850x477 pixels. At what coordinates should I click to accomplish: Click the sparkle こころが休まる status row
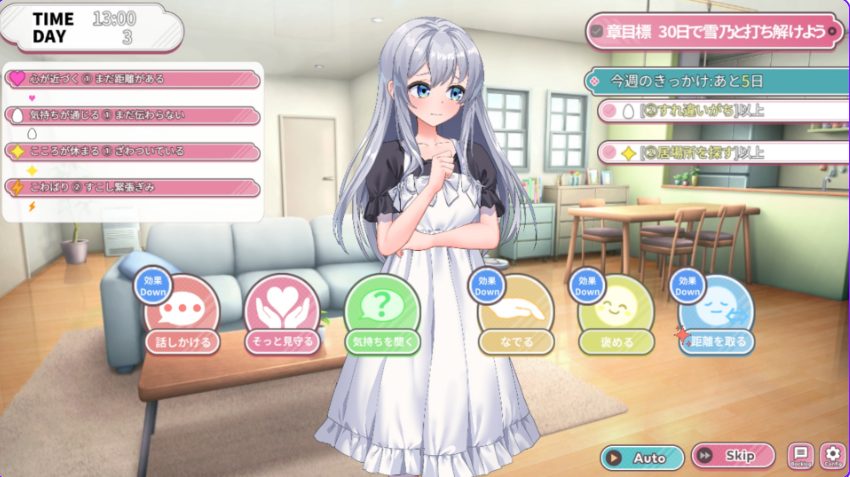point(132,151)
